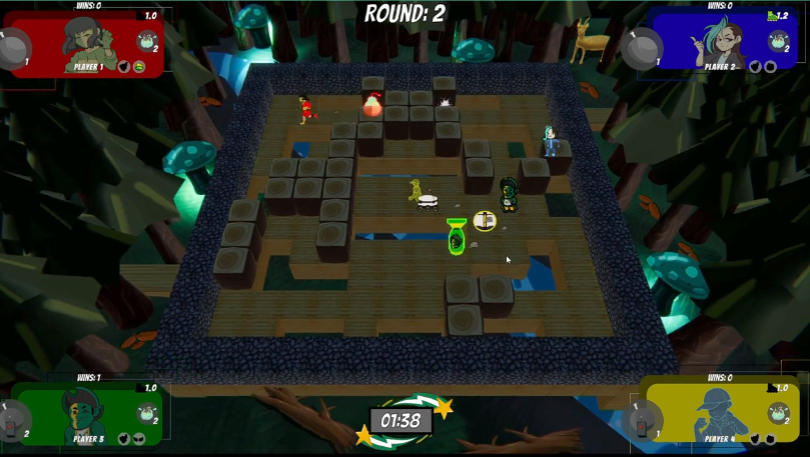Click Player 2's green skate speed icon
The height and width of the screenshot is (457, 810).
point(771,16)
